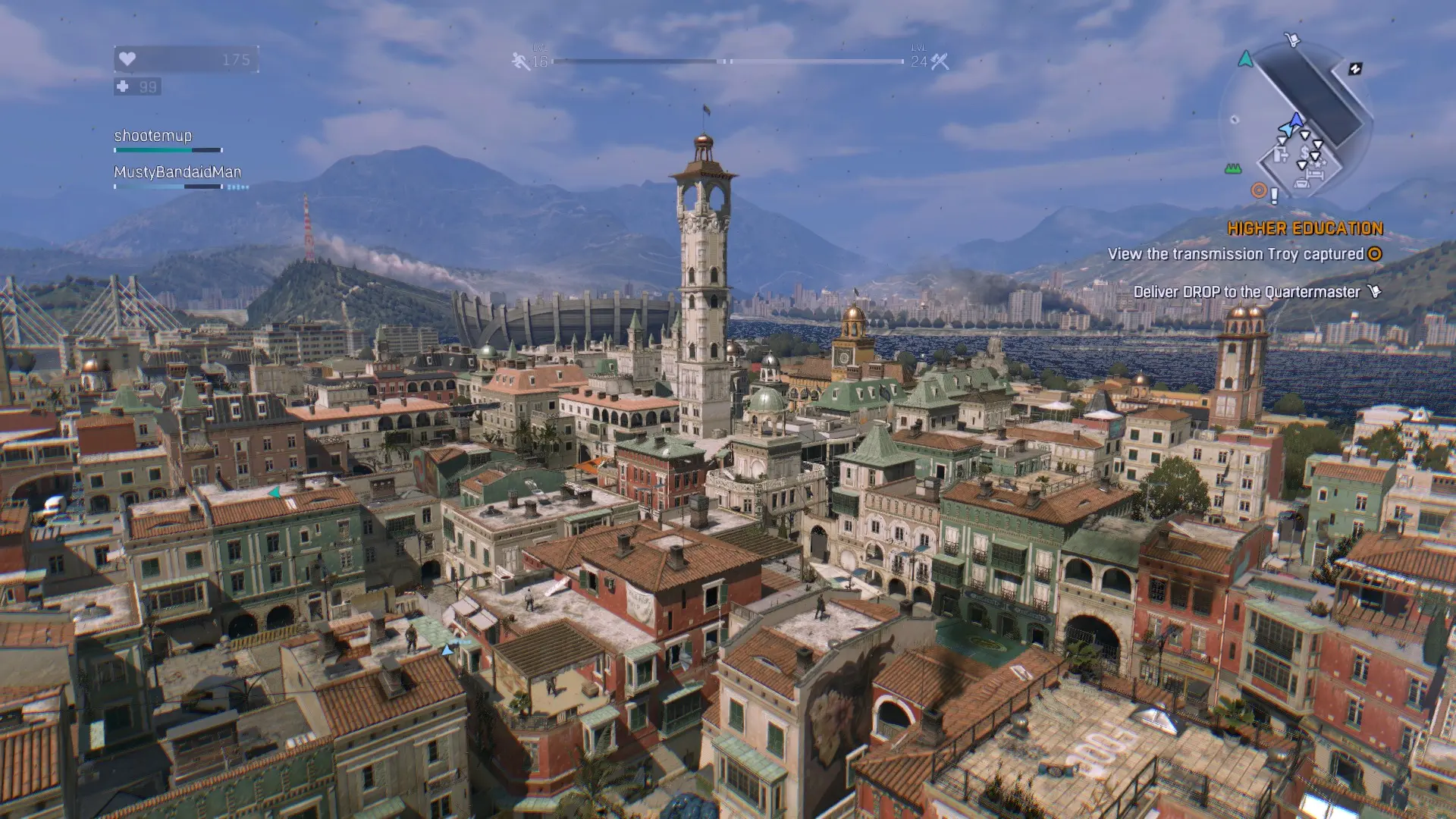Select the white exclamation mark marker
Screen dimensions: 1456x819
click(x=1274, y=196)
